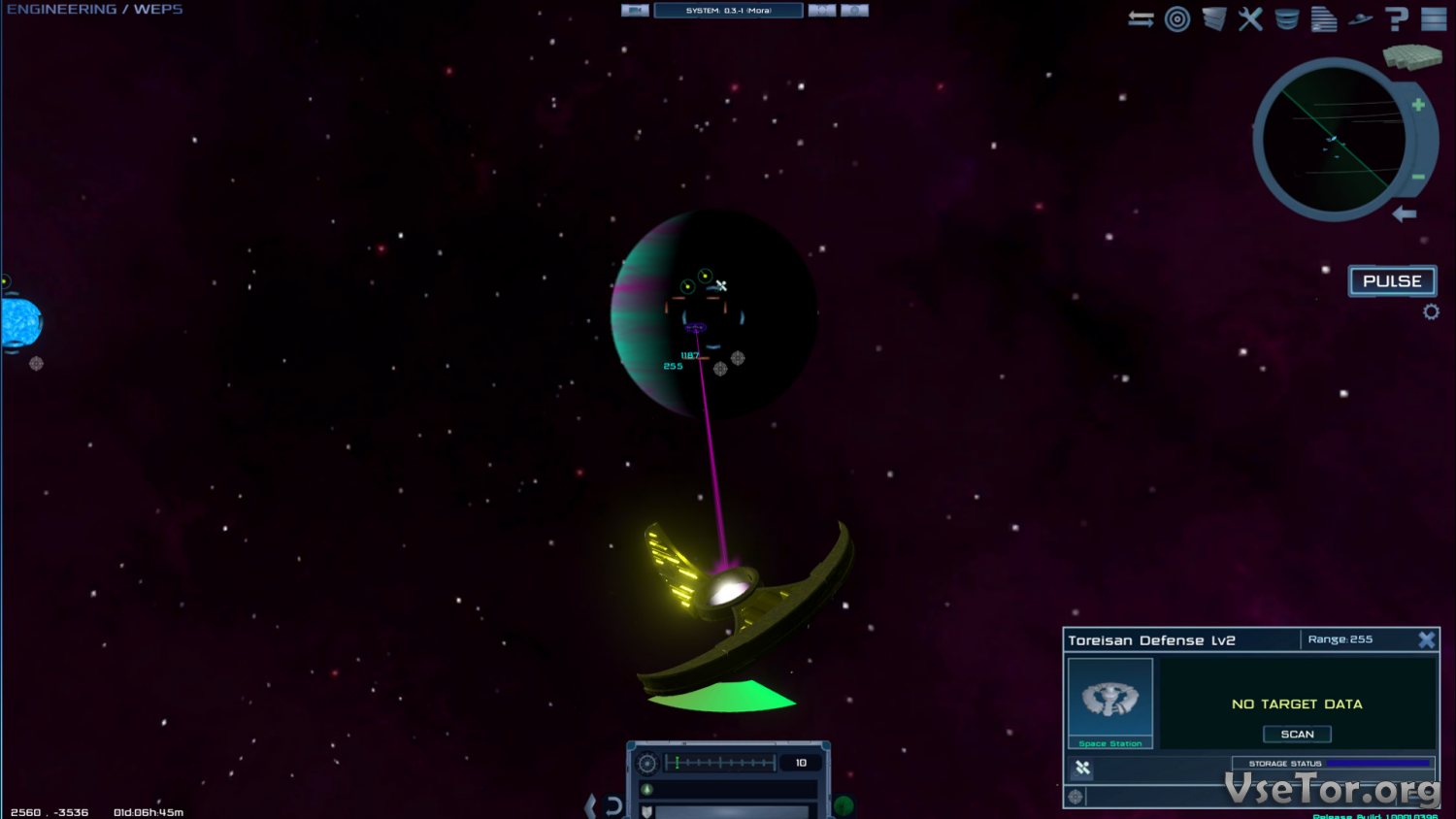This screenshot has height=819, width=1456.
Task: Click the swap arrows toolbar icon
Action: pyautogui.click(x=1141, y=18)
